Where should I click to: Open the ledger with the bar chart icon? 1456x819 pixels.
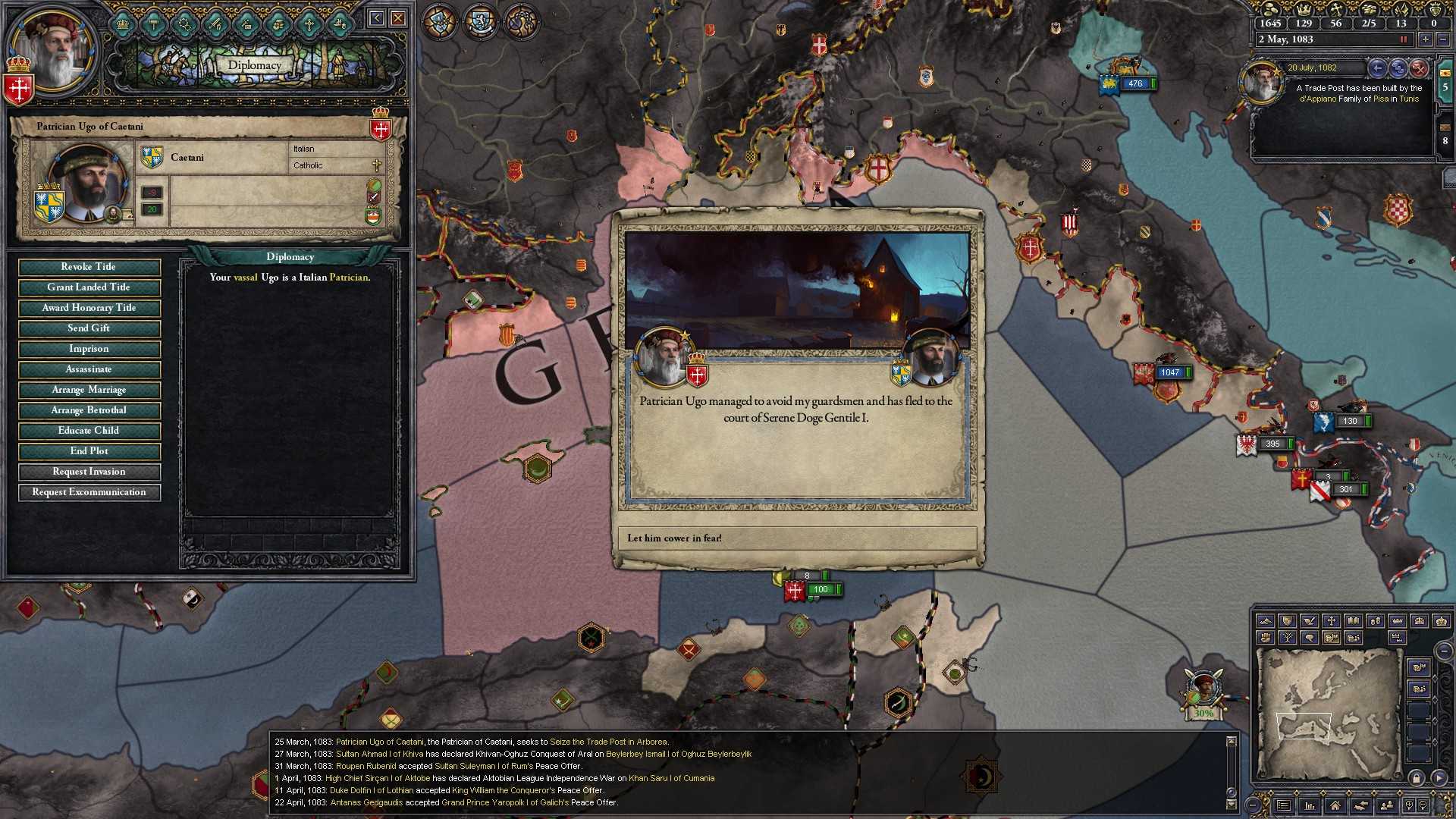(x=1310, y=806)
